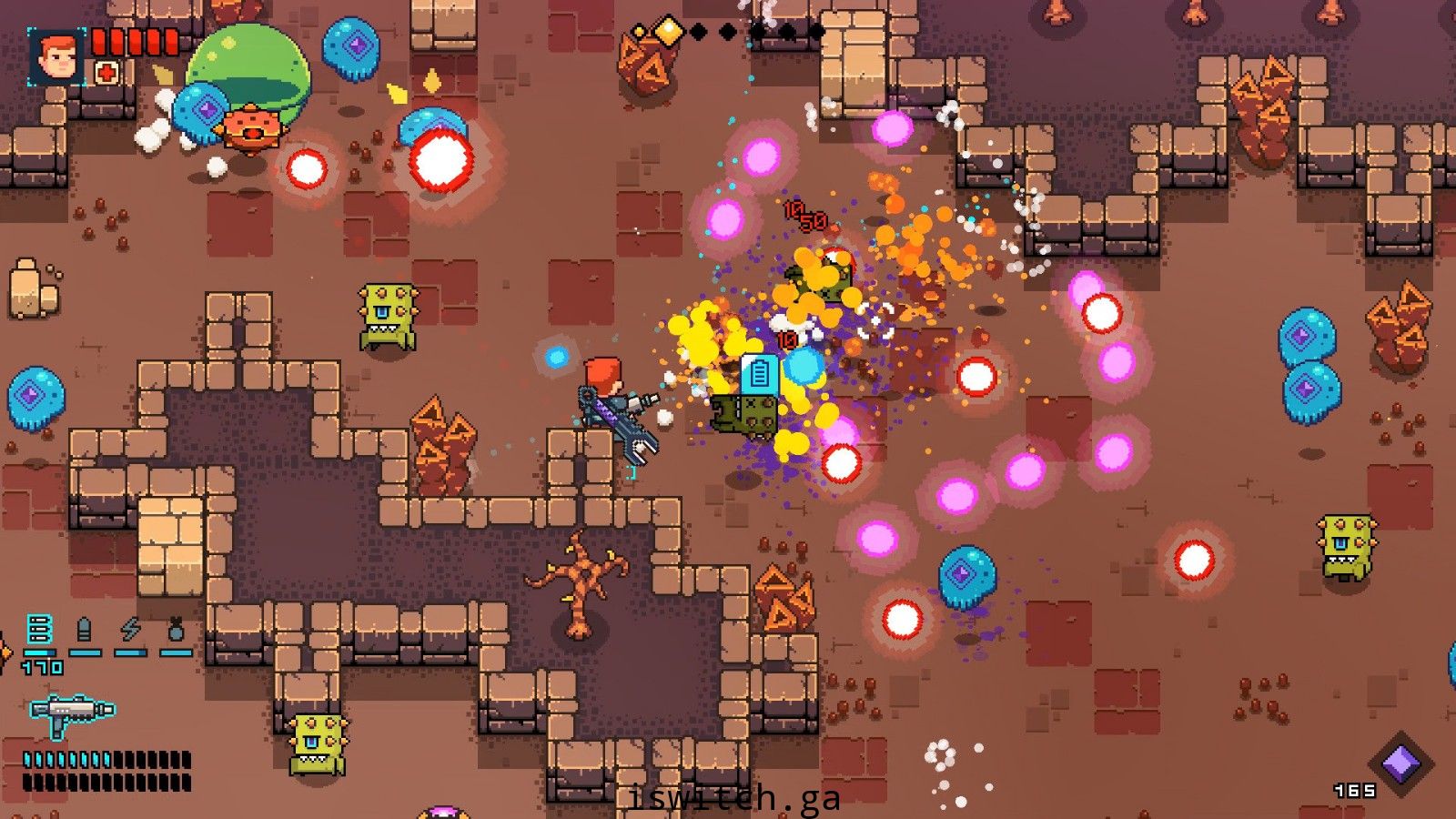The height and width of the screenshot is (819, 1456).
Task: Click the purple gem currency icon
Action: click(x=1401, y=763)
